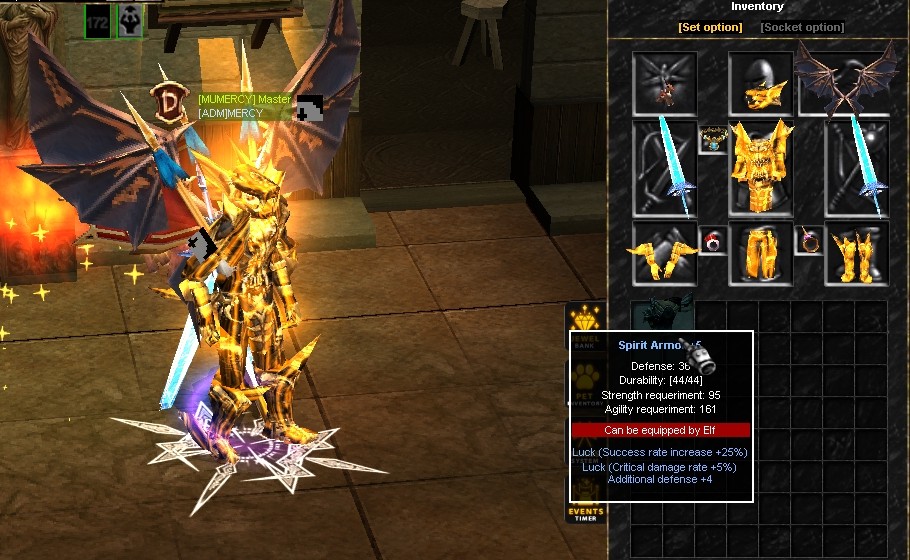The width and height of the screenshot is (910, 560).
Task: Open the Set option tab
Action: (710, 27)
